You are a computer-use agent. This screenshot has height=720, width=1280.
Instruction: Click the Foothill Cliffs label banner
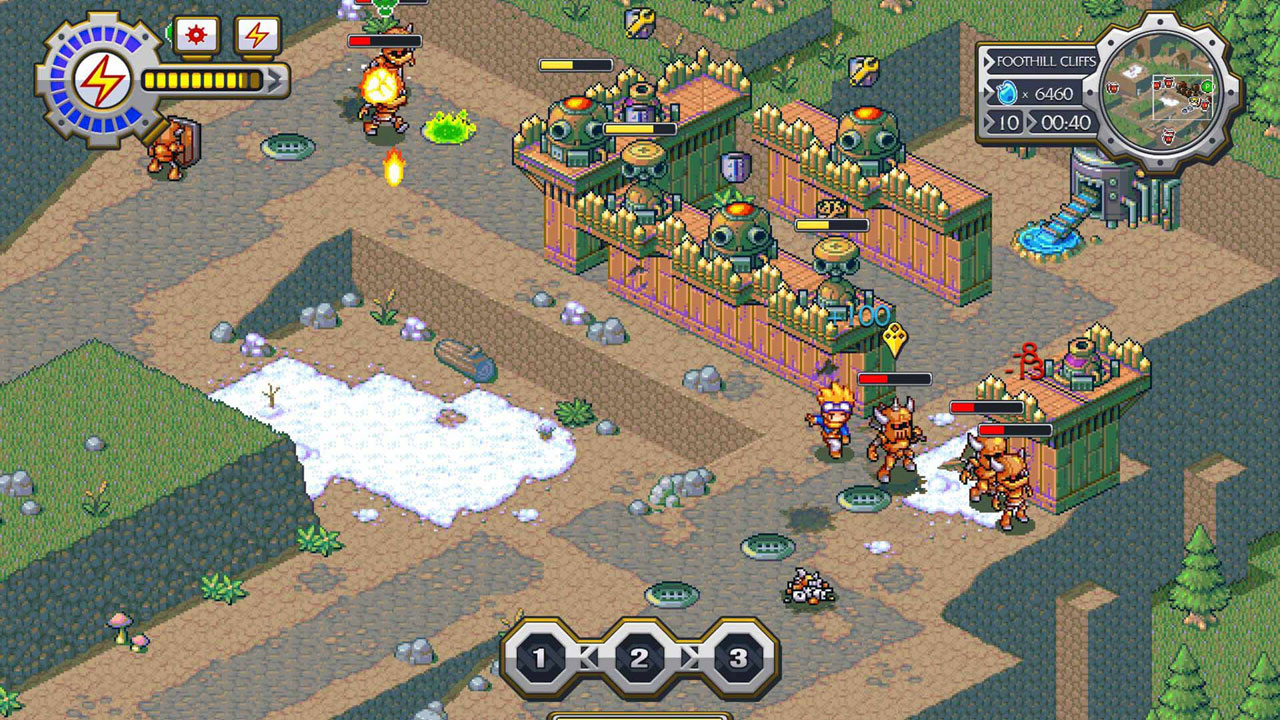coord(1043,60)
